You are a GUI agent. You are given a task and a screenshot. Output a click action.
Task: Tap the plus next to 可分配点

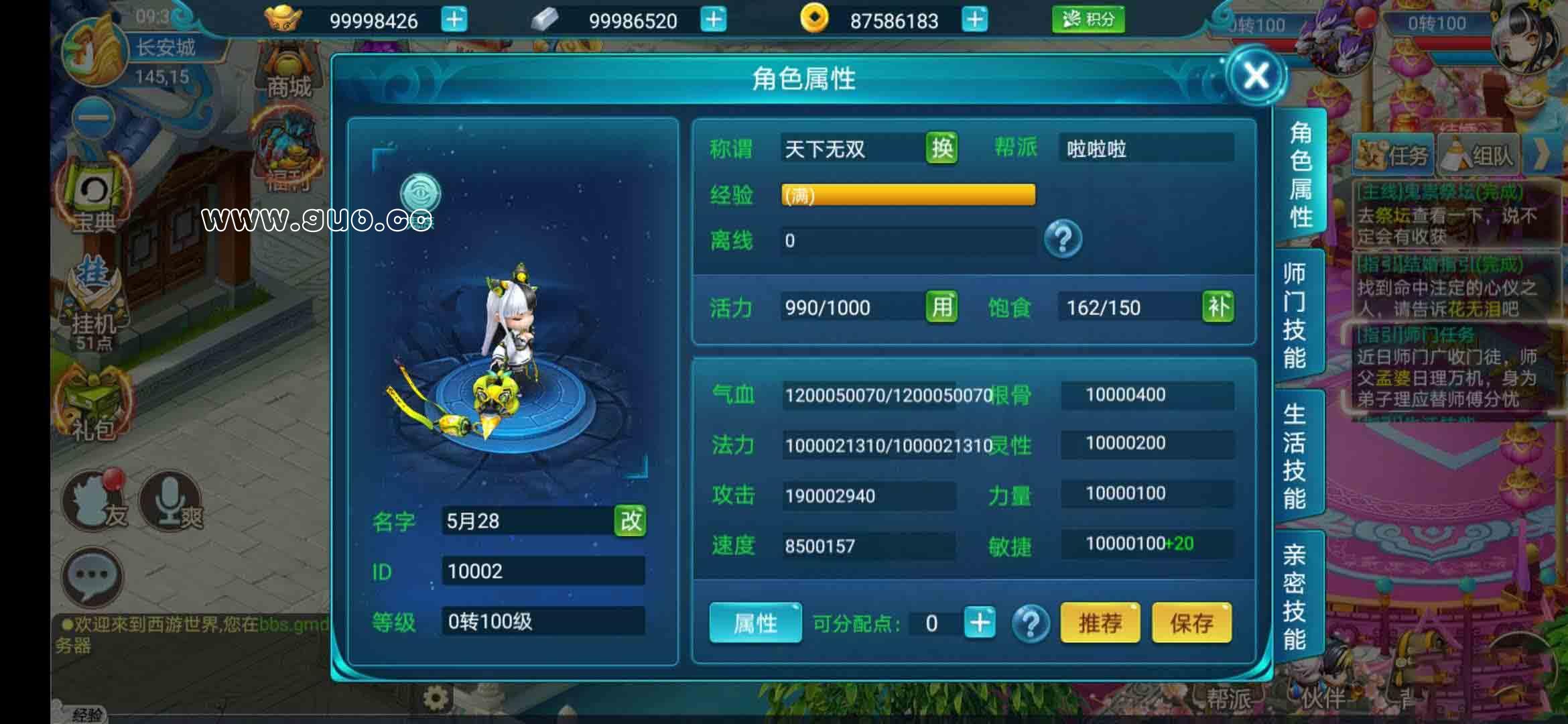(x=978, y=622)
